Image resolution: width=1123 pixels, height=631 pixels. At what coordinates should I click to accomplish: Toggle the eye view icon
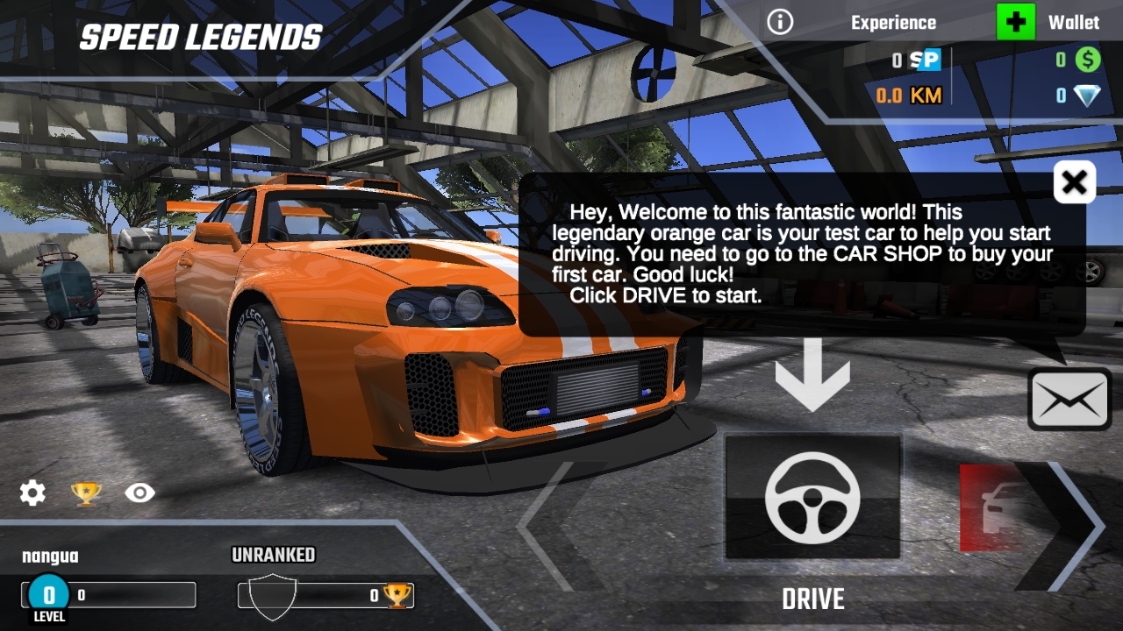[140, 492]
